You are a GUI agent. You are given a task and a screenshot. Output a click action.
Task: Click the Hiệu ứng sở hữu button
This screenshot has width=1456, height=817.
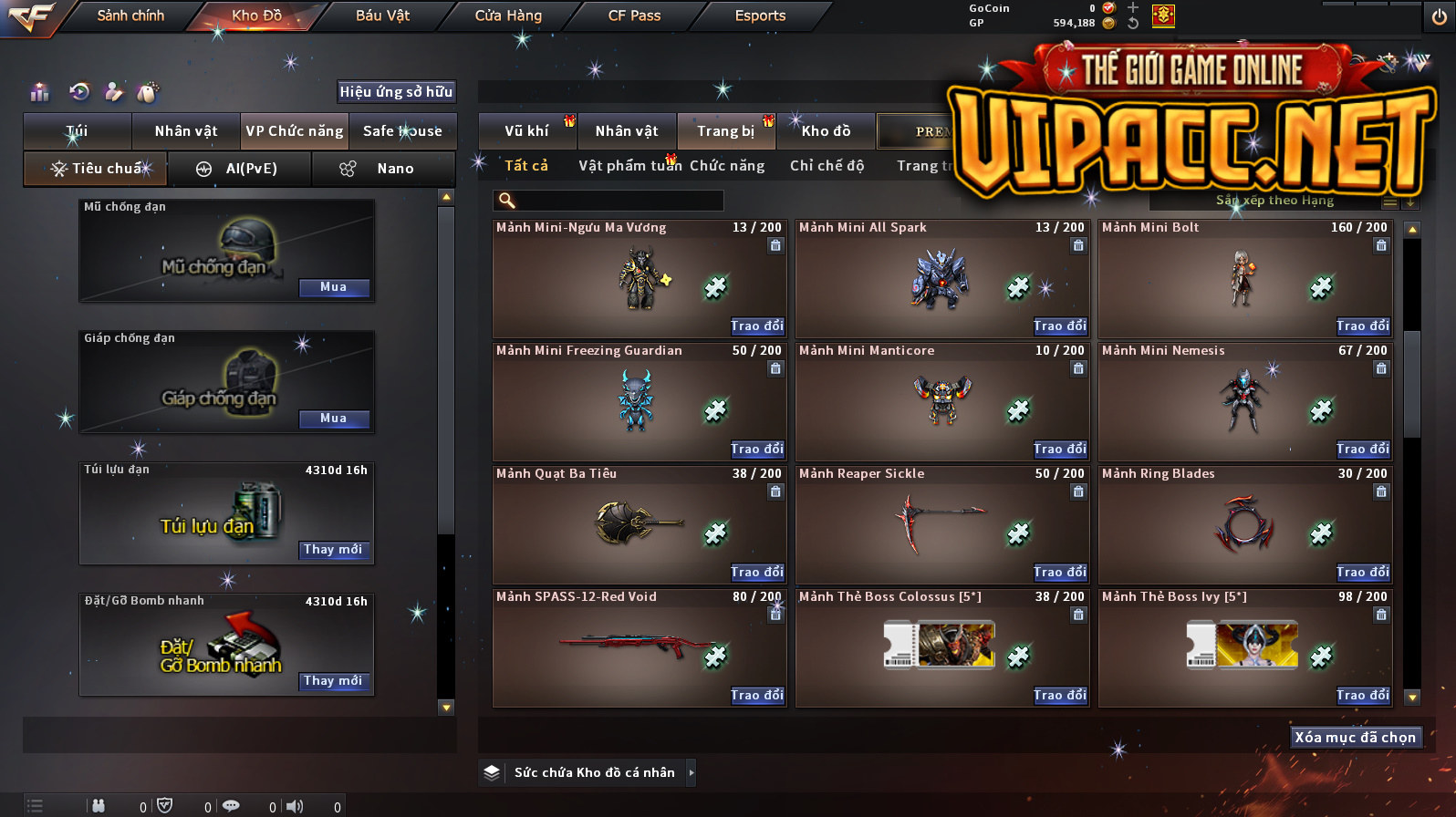point(396,91)
